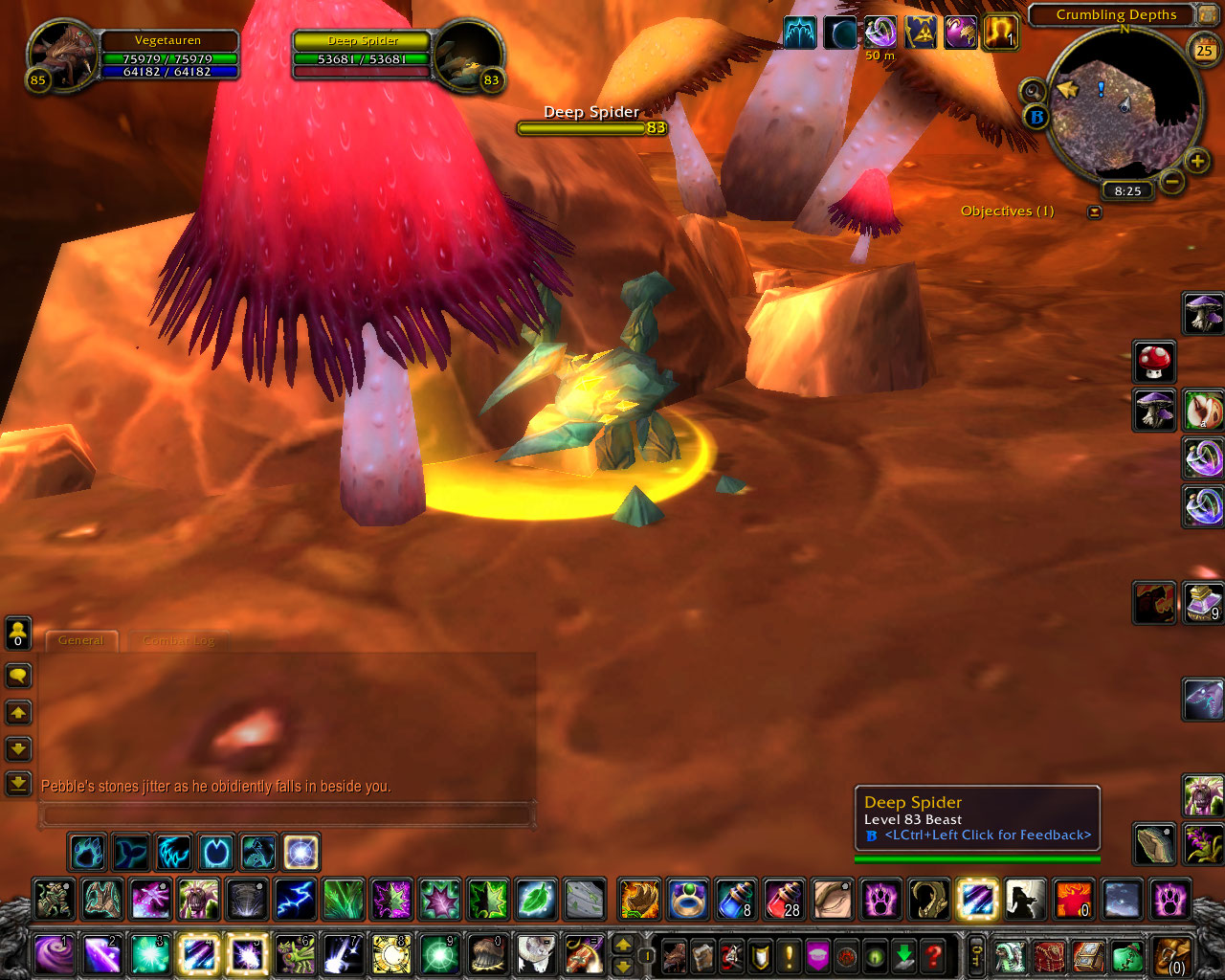This screenshot has width=1225, height=980.
Task: Click the purple mushroom icon below the red one
Action: point(1154,410)
